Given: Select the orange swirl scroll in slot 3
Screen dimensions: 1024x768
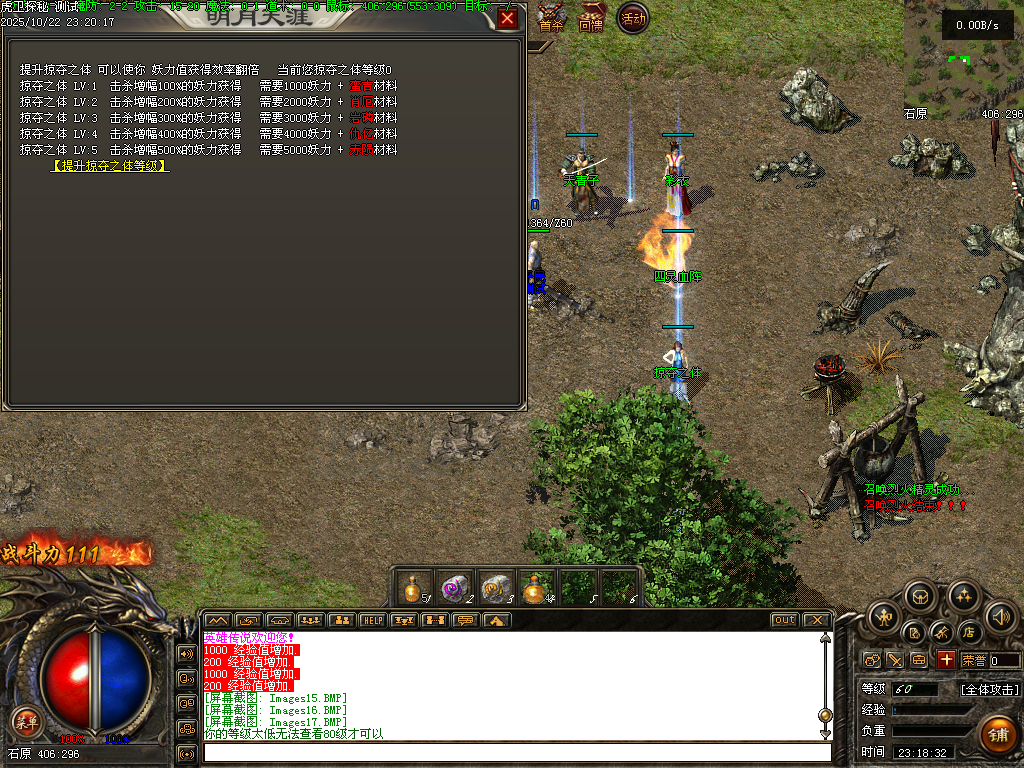Looking at the screenshot, I should click(496, 588).
